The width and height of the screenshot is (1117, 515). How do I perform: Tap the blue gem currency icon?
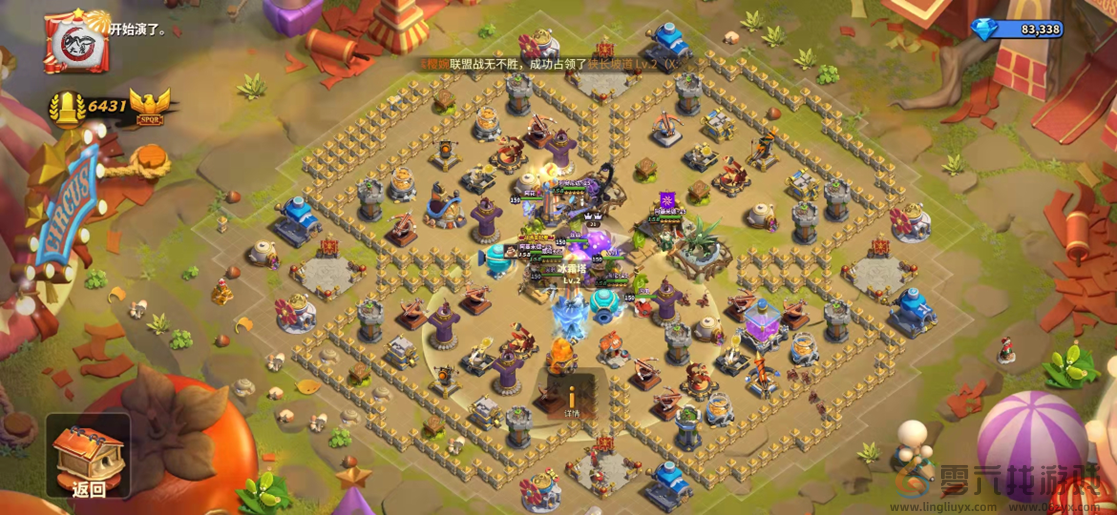click(x=983, y=29)
